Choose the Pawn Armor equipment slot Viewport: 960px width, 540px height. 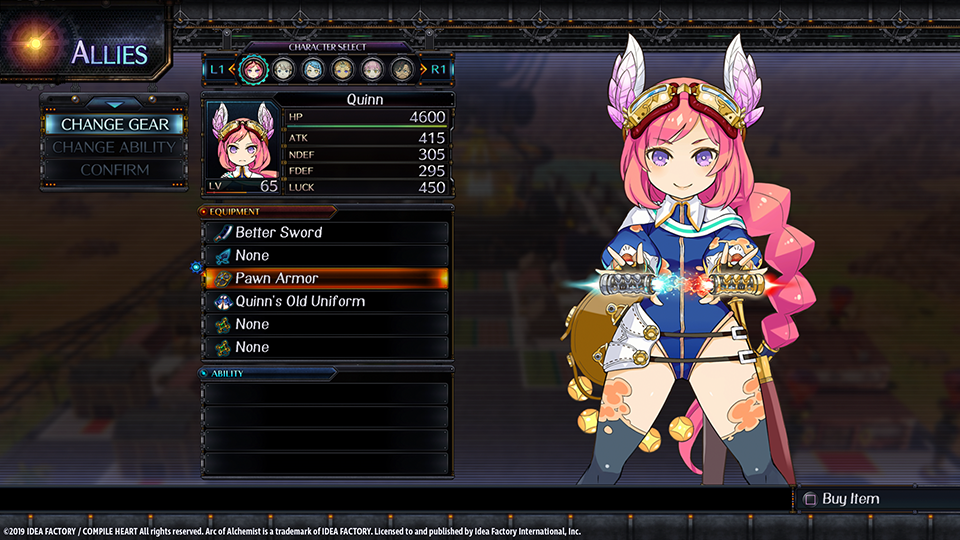326,278
